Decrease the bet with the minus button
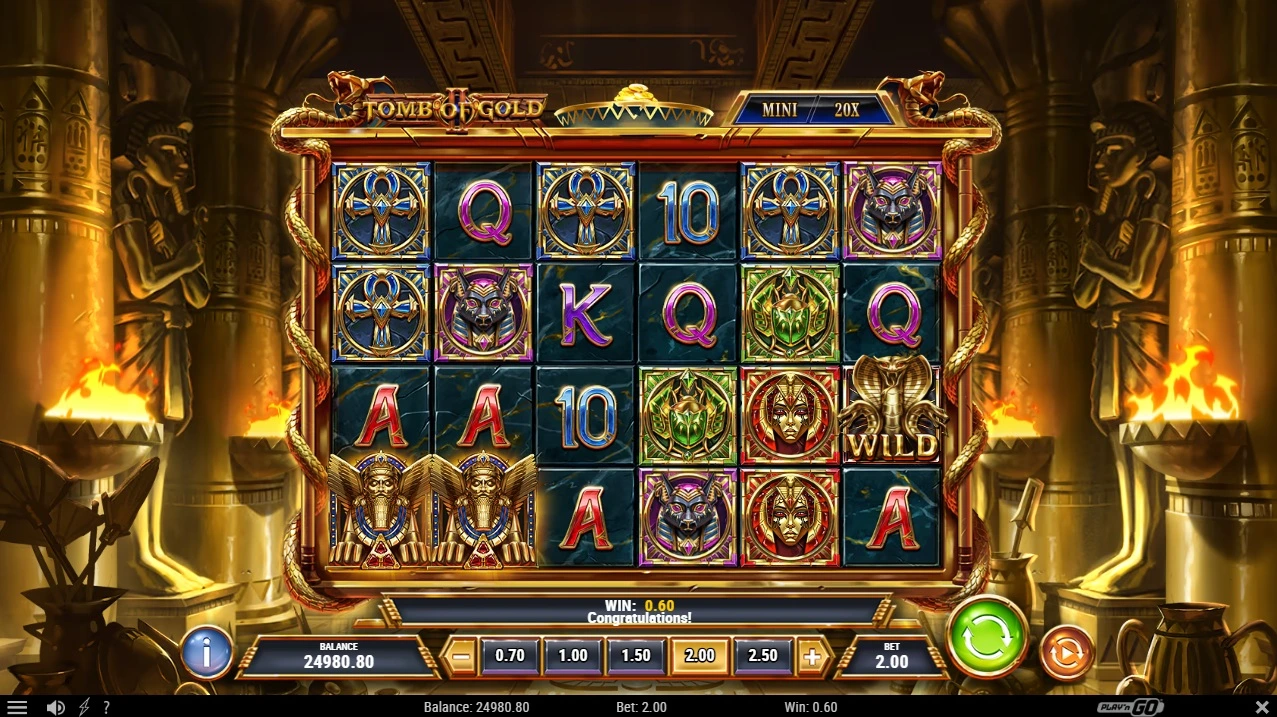1277x717 pixels. (x=461, y=657)
